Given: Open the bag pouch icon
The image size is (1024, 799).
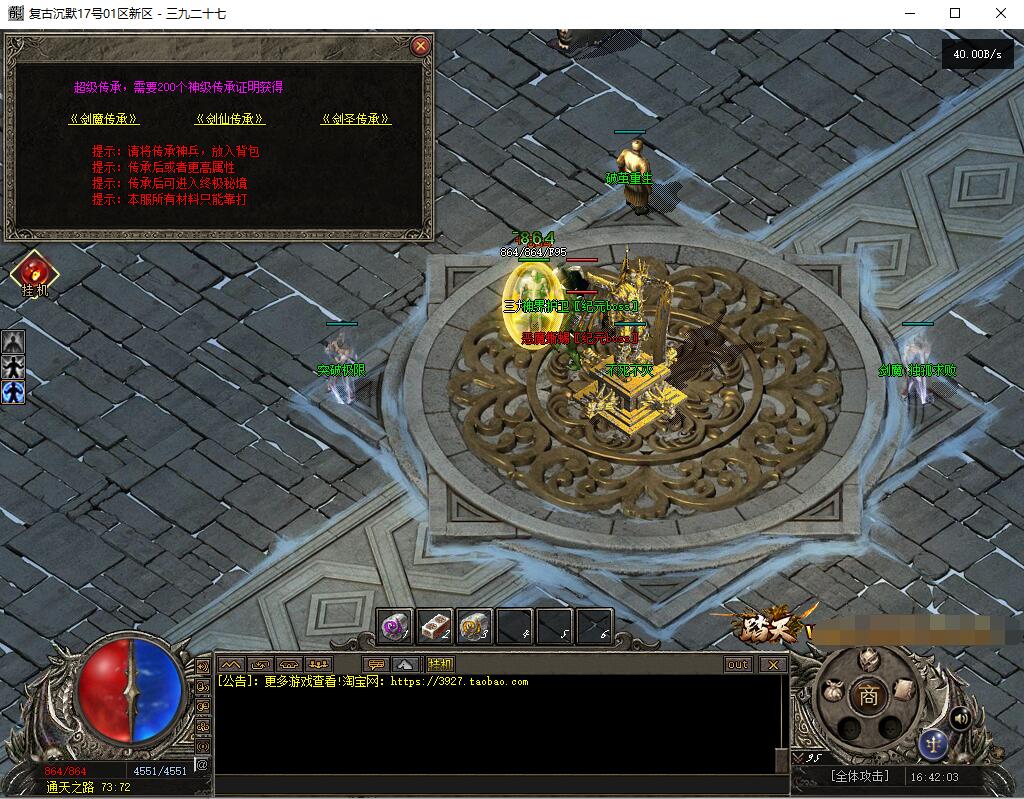Looking at the screenshot, I should coord(831,691).
